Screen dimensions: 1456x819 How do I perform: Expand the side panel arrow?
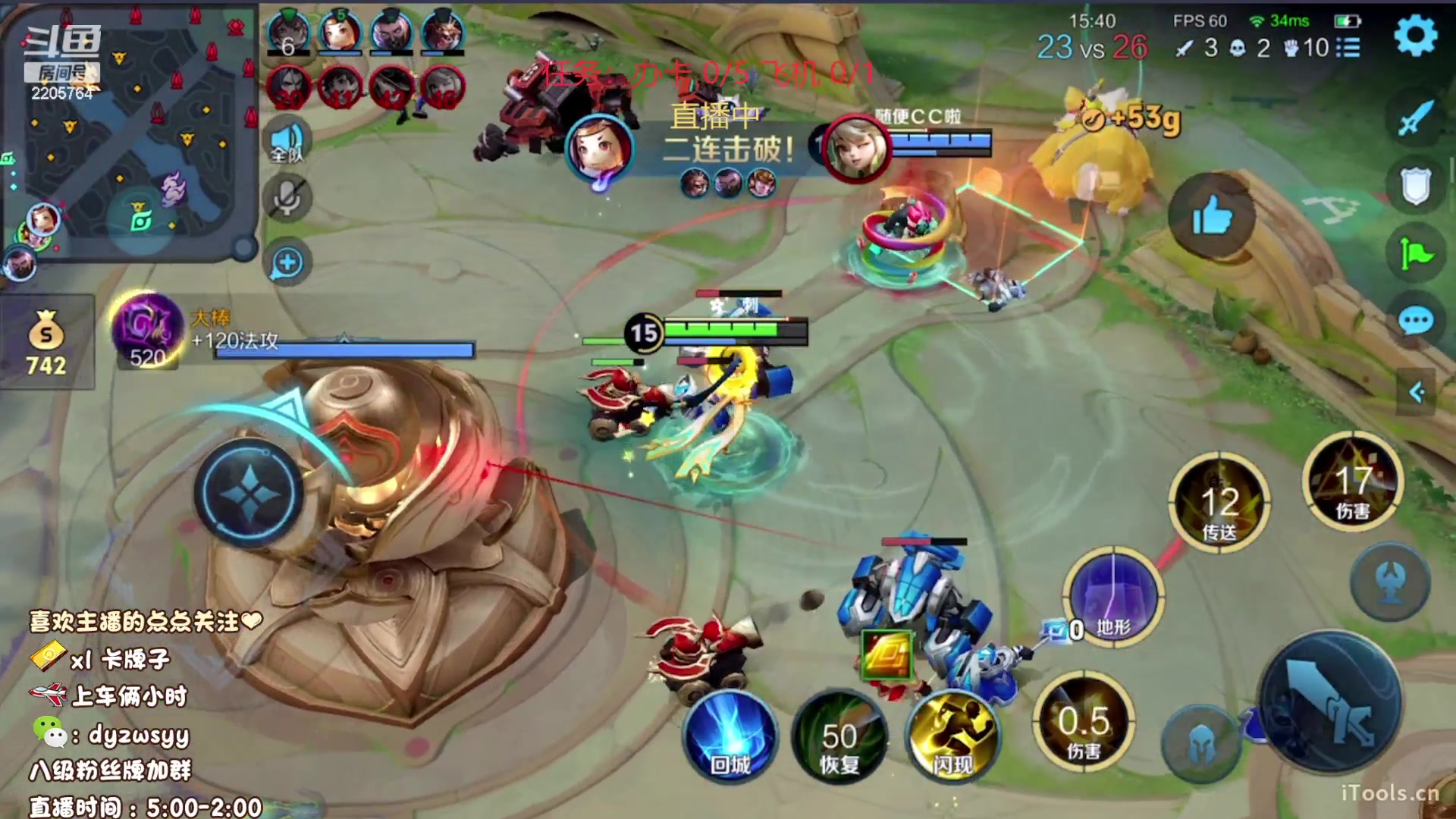1416,392
